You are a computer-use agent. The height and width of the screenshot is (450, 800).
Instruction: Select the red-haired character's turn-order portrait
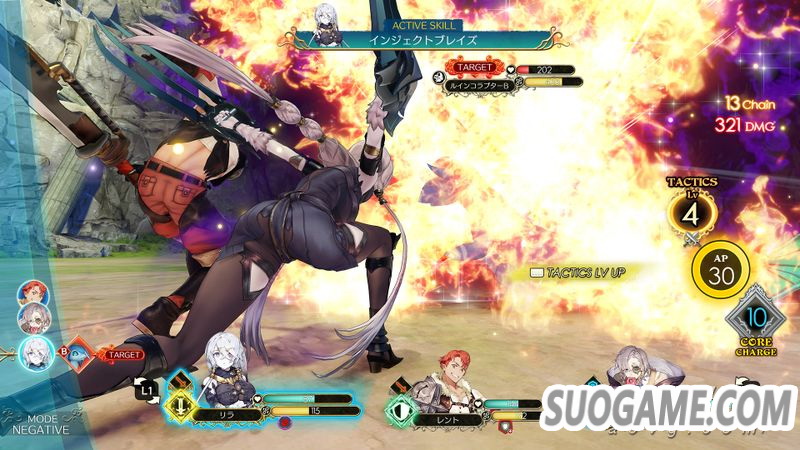click(x=30, y=295)
